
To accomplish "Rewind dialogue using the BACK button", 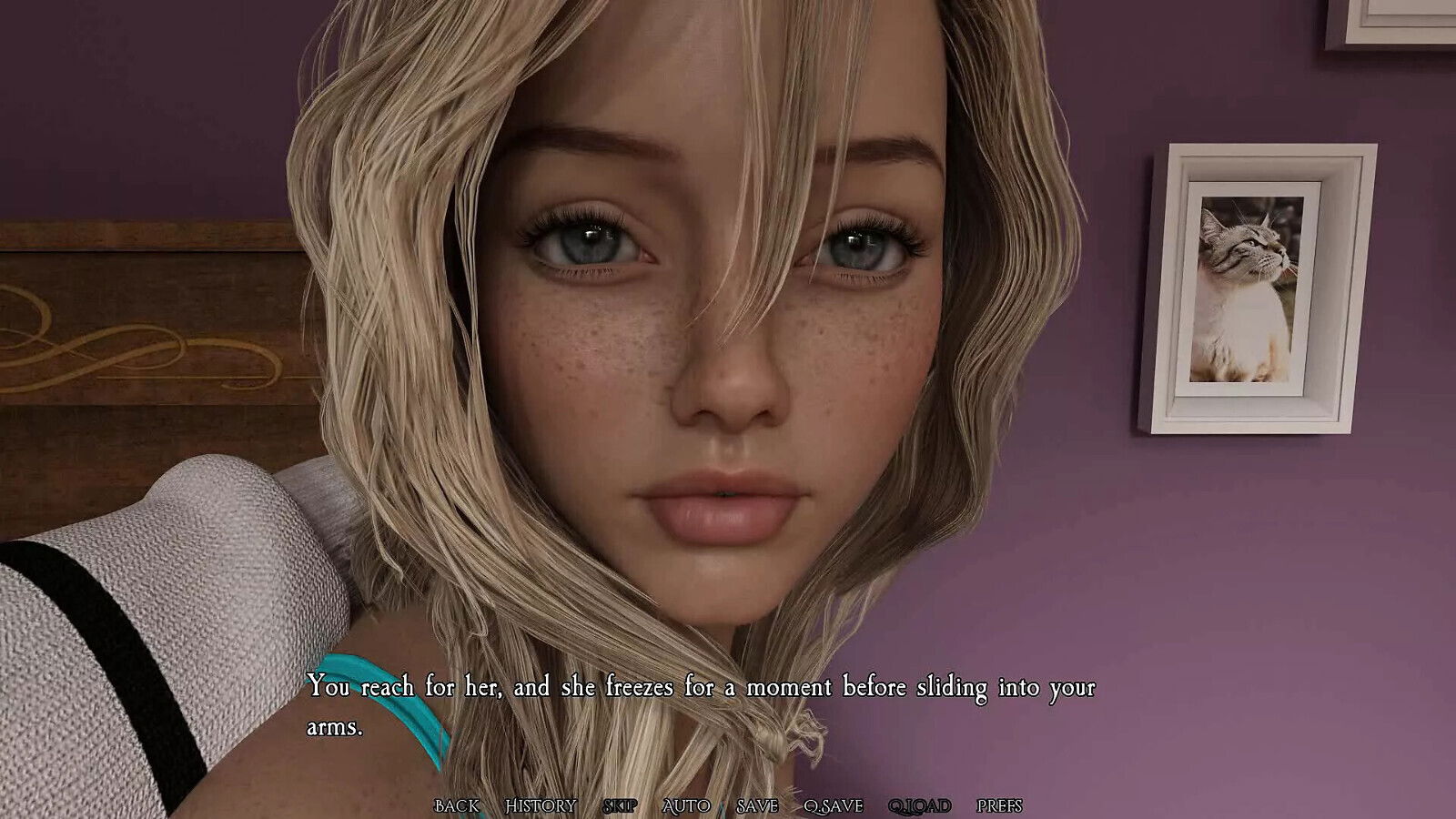I will pyautogui.click(x=457, y=805).
